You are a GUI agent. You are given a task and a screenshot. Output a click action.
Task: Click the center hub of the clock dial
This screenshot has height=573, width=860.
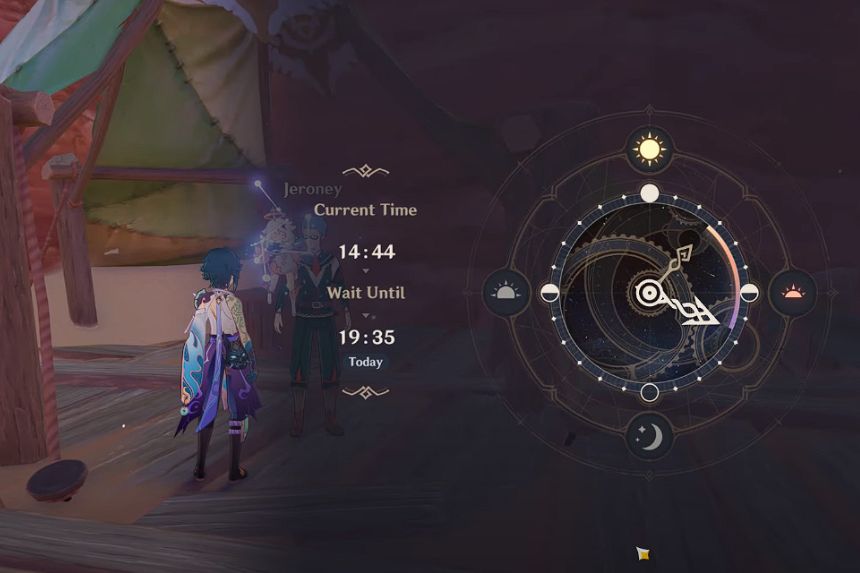point(650,293)
